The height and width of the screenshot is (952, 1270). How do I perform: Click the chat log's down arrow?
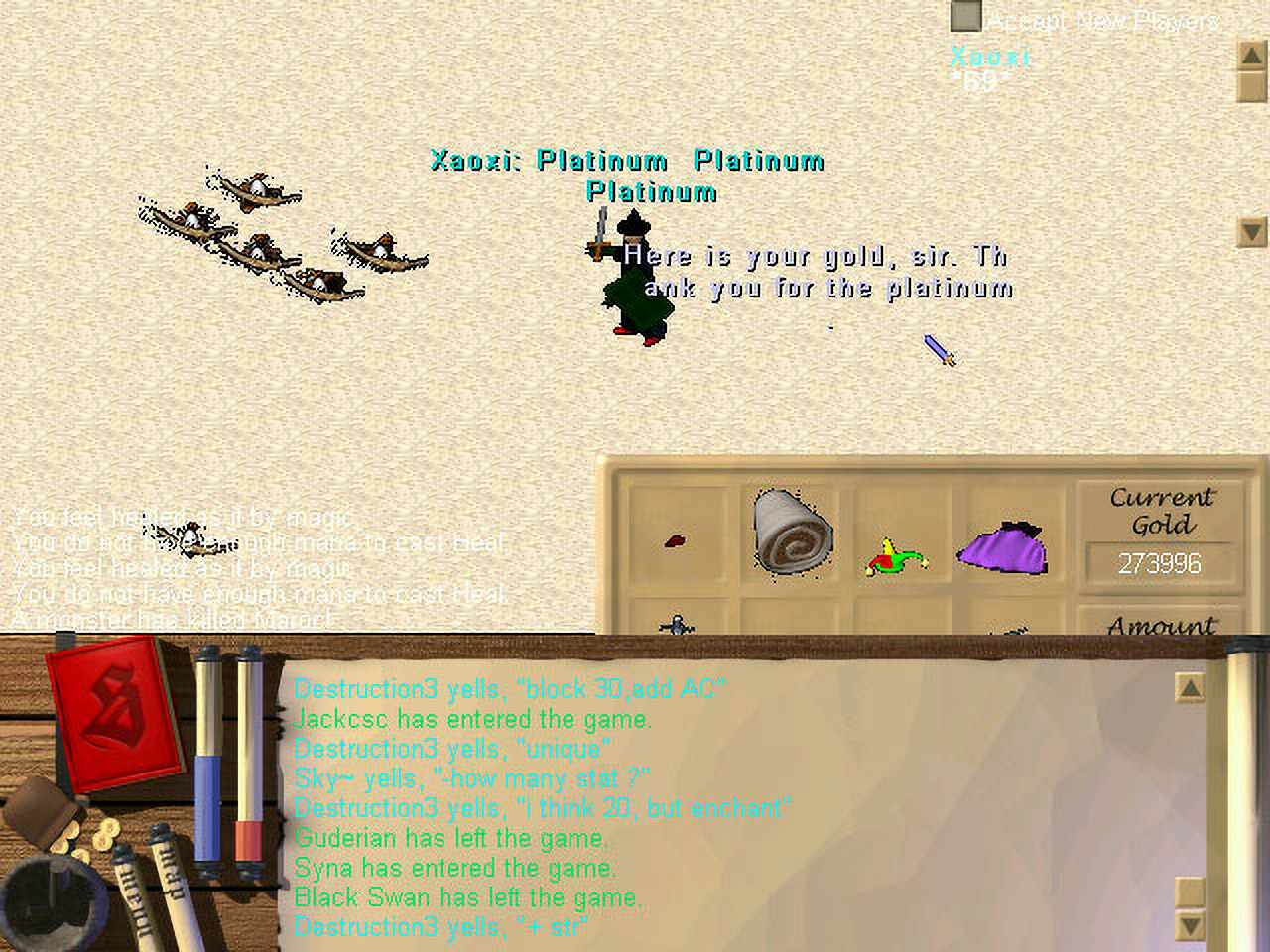coord(1190,927)
